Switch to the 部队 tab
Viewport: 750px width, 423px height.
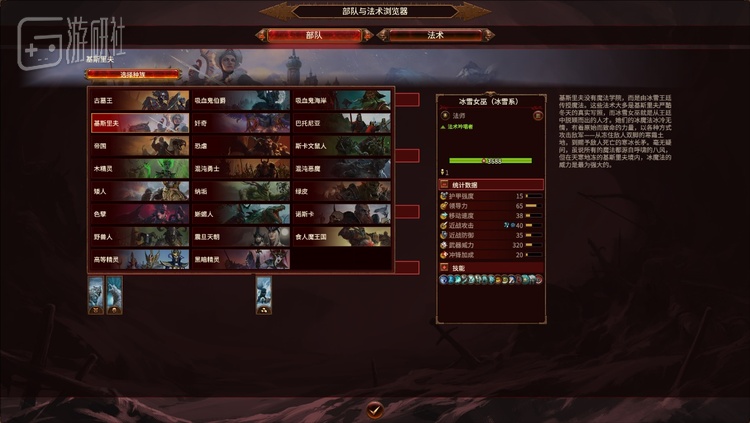click(x=314, y=35)
